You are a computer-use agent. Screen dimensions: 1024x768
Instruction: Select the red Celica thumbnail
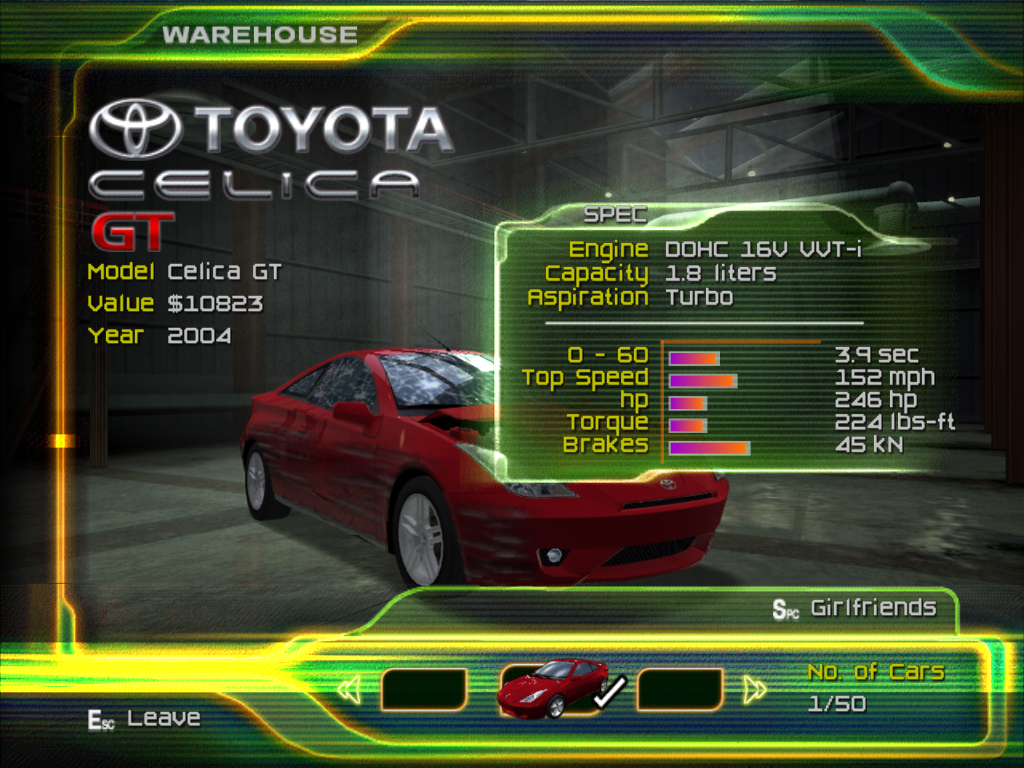pos(552,689)
